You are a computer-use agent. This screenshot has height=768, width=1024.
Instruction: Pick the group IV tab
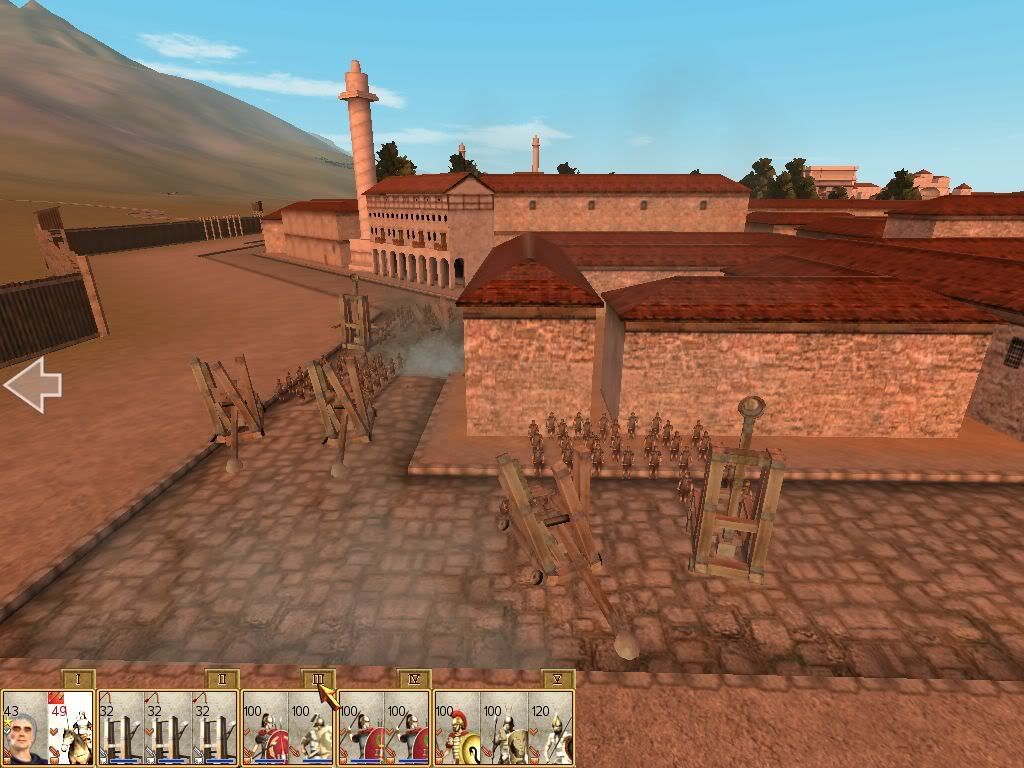(x=414, y=680)
